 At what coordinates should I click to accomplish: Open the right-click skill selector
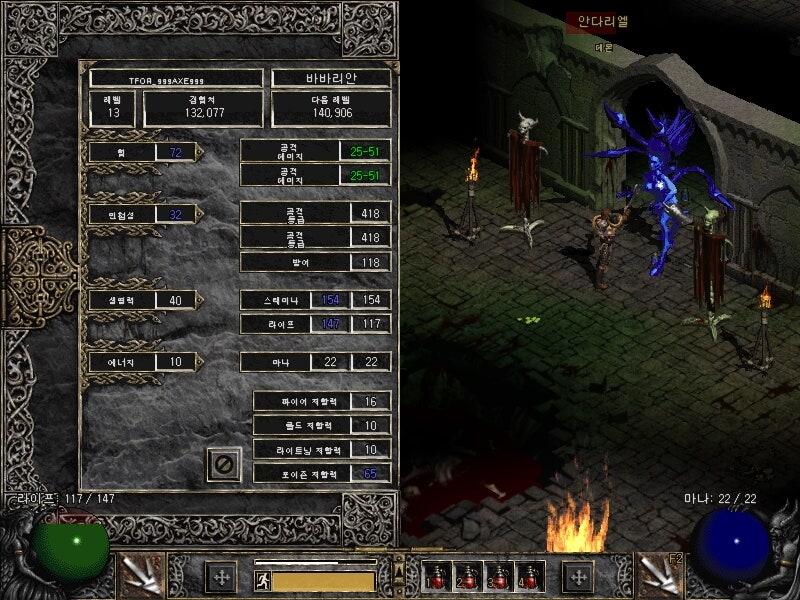[658, 575]
